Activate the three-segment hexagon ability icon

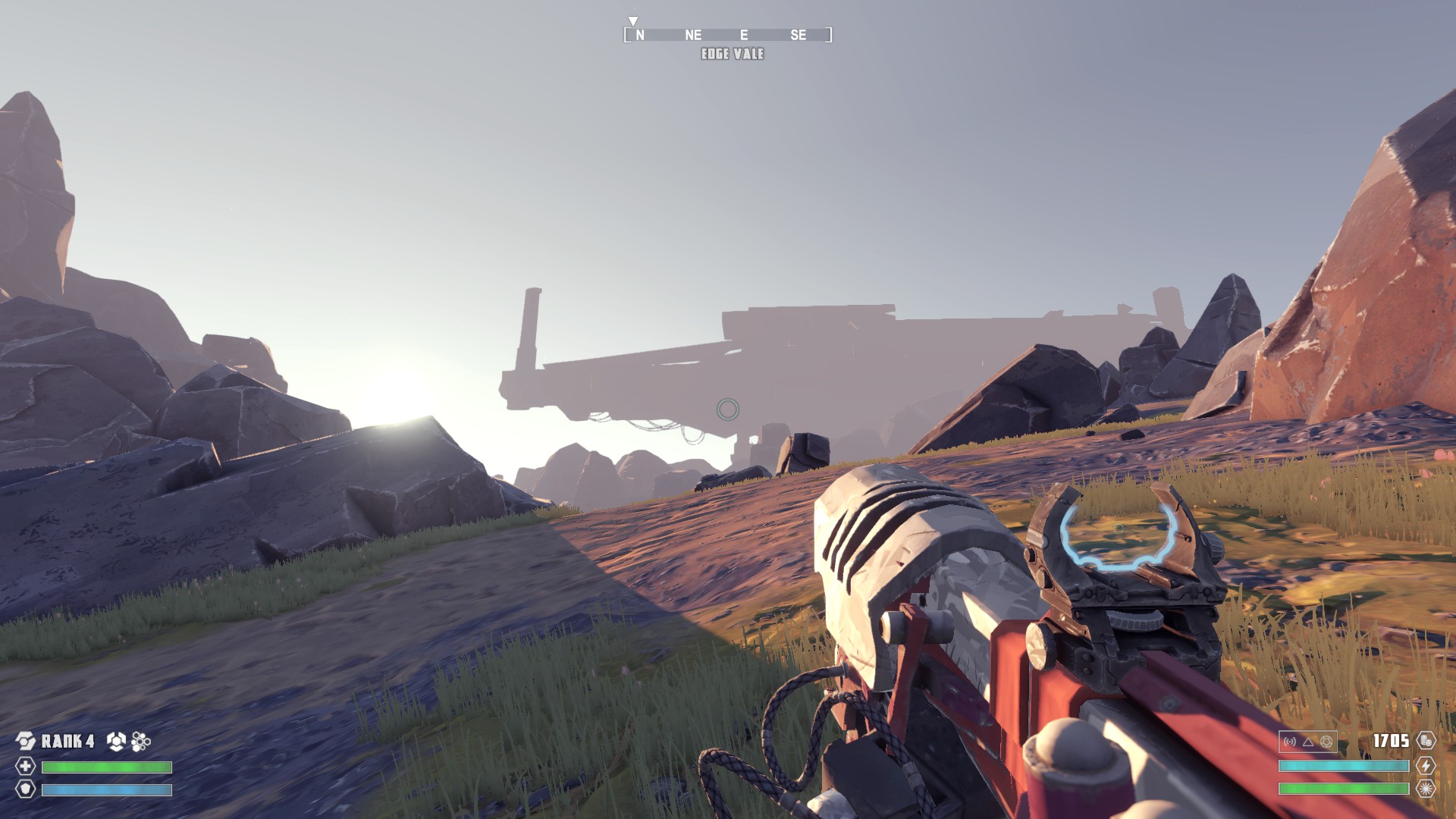pyautogui.click(x=116, y=741)
